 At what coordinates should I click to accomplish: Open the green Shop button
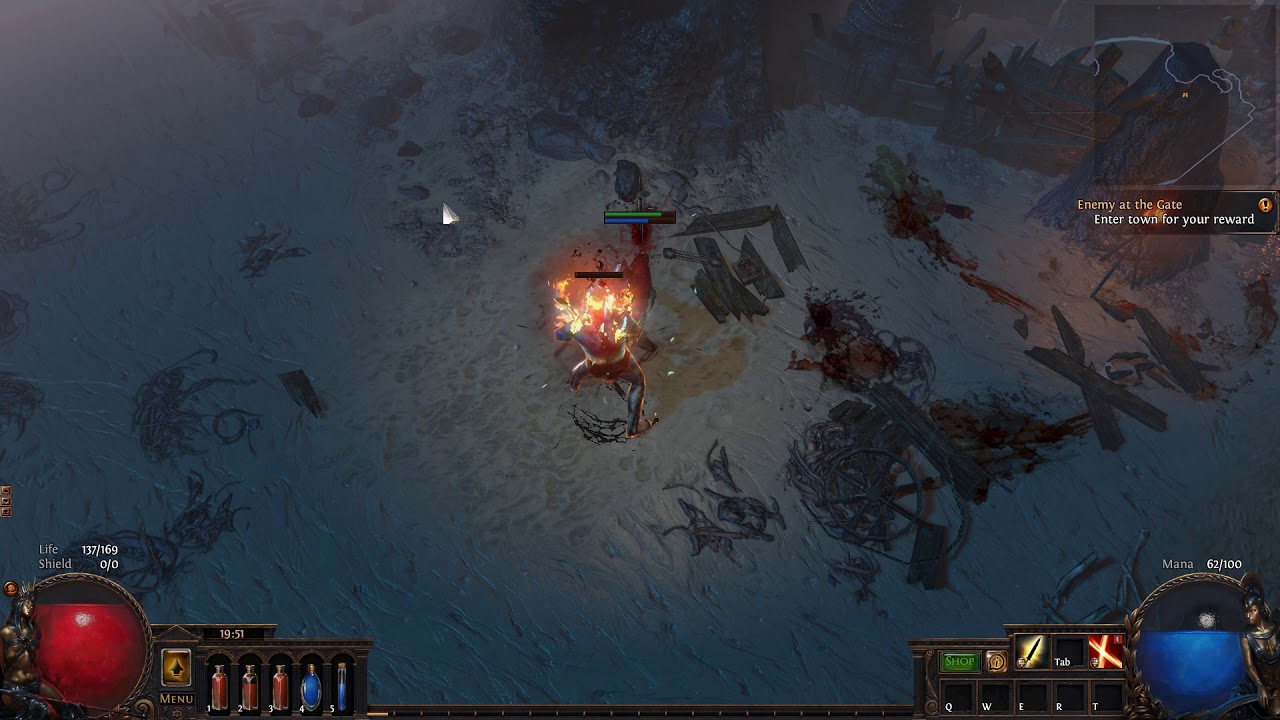click(x=959, y=661)
